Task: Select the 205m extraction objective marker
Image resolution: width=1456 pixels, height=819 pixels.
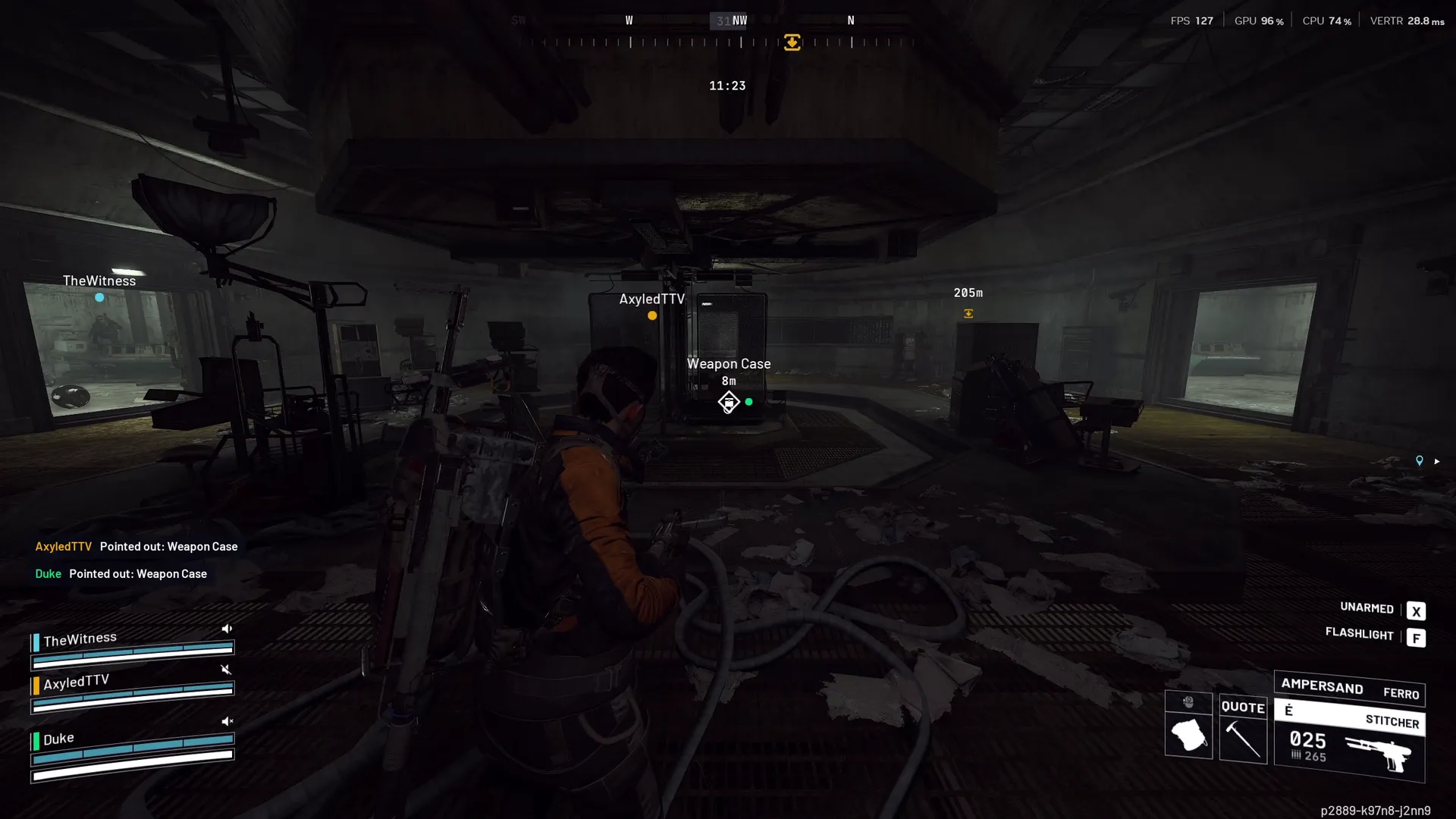Action: point(968,313)
